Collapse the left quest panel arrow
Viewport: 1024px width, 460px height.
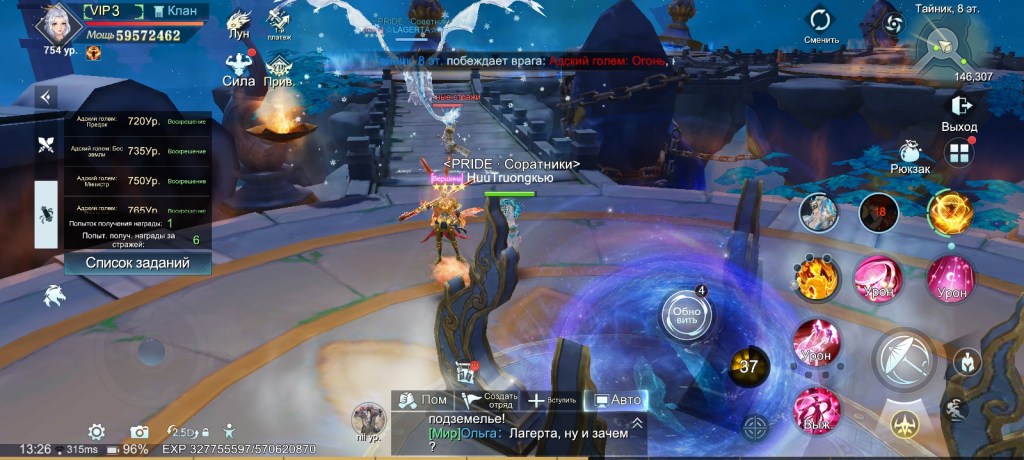tap(45, 97)
